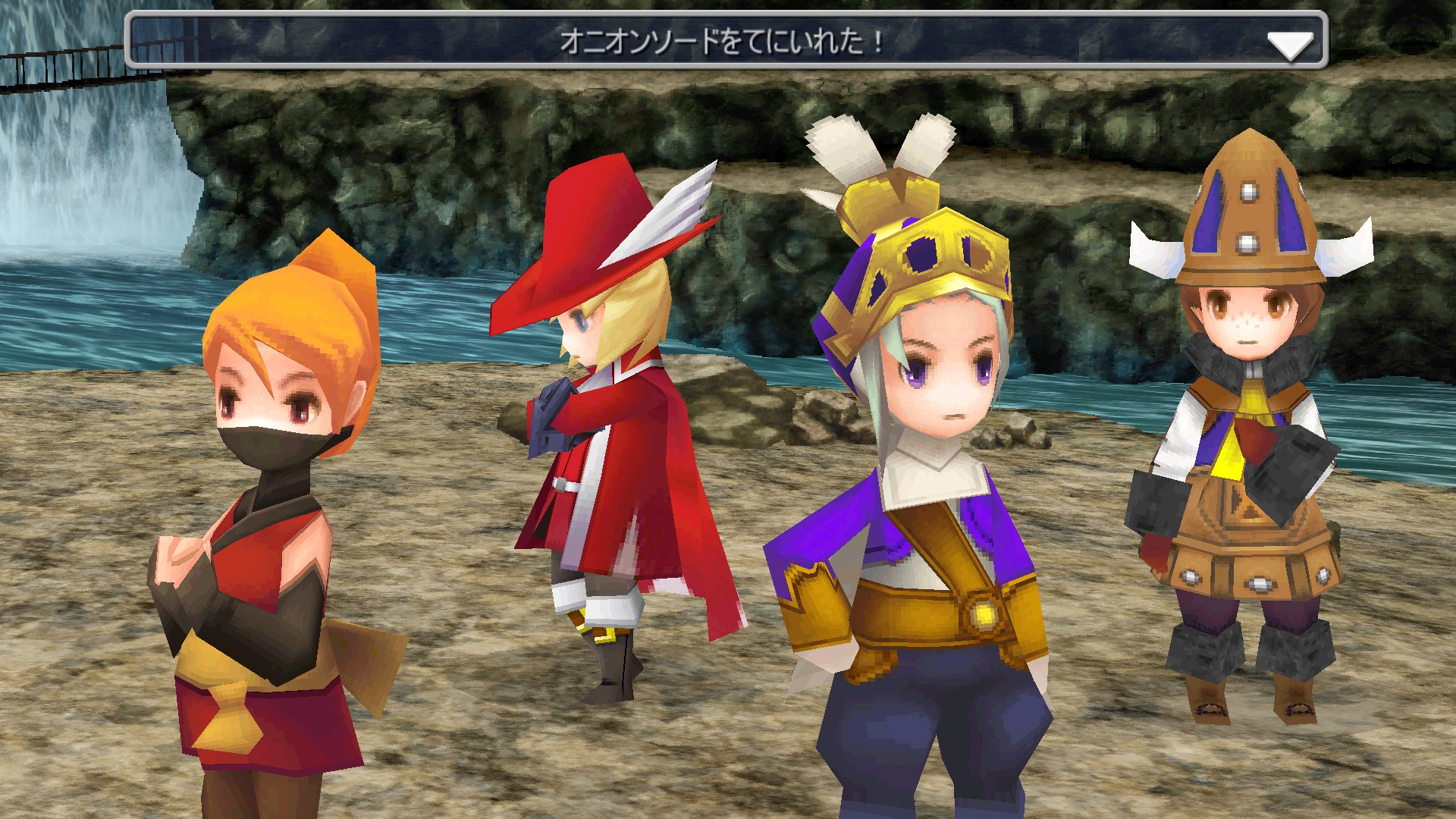
Task: Advance dialogue with the white down arrow
Action: click(1289, 45)
